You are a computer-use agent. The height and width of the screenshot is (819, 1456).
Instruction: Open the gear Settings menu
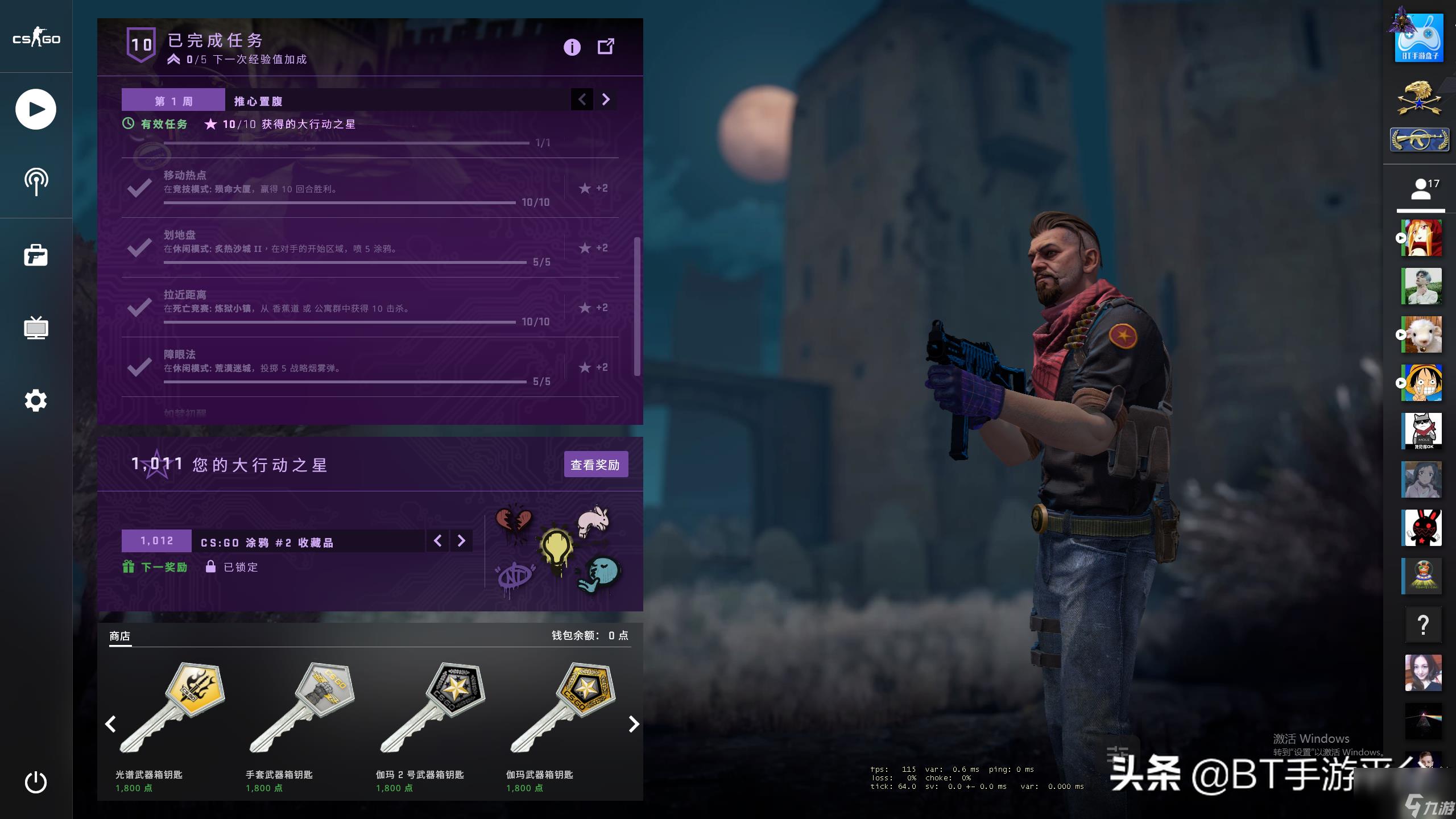[36, 401]
